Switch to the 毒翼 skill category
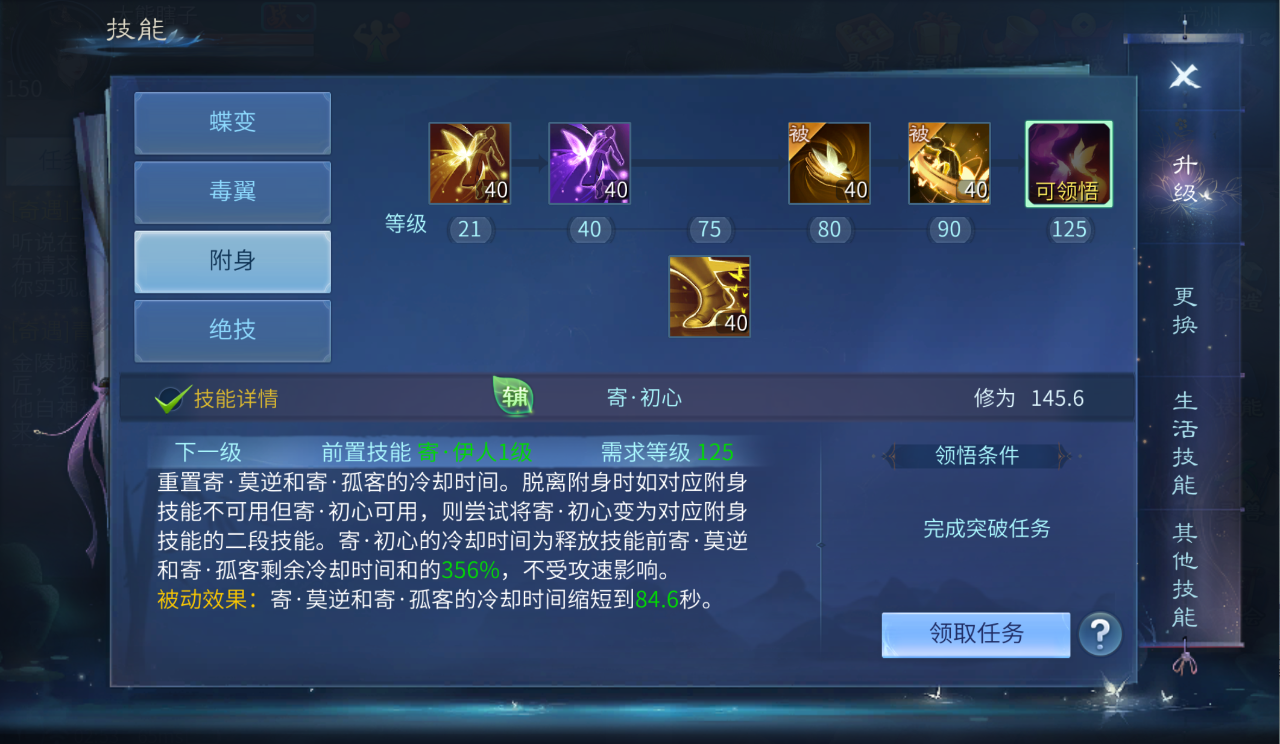The image size is (1280, 744). tap(231, 192)
